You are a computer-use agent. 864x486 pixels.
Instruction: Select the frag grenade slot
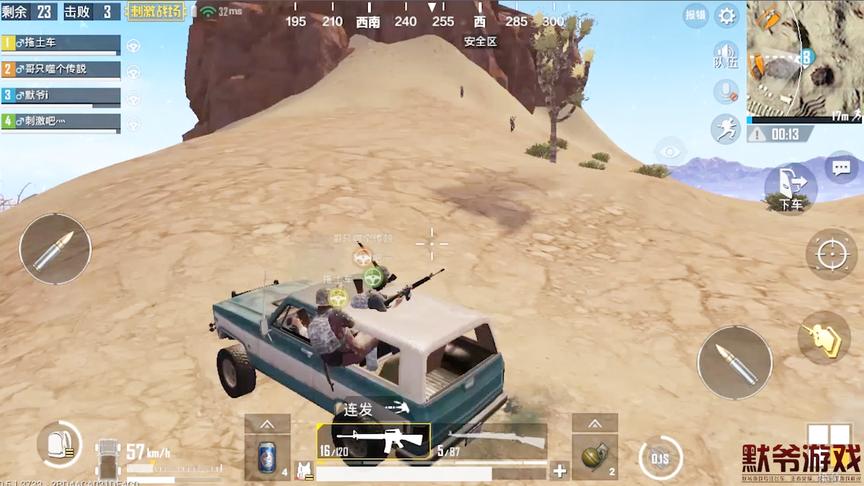595,457
